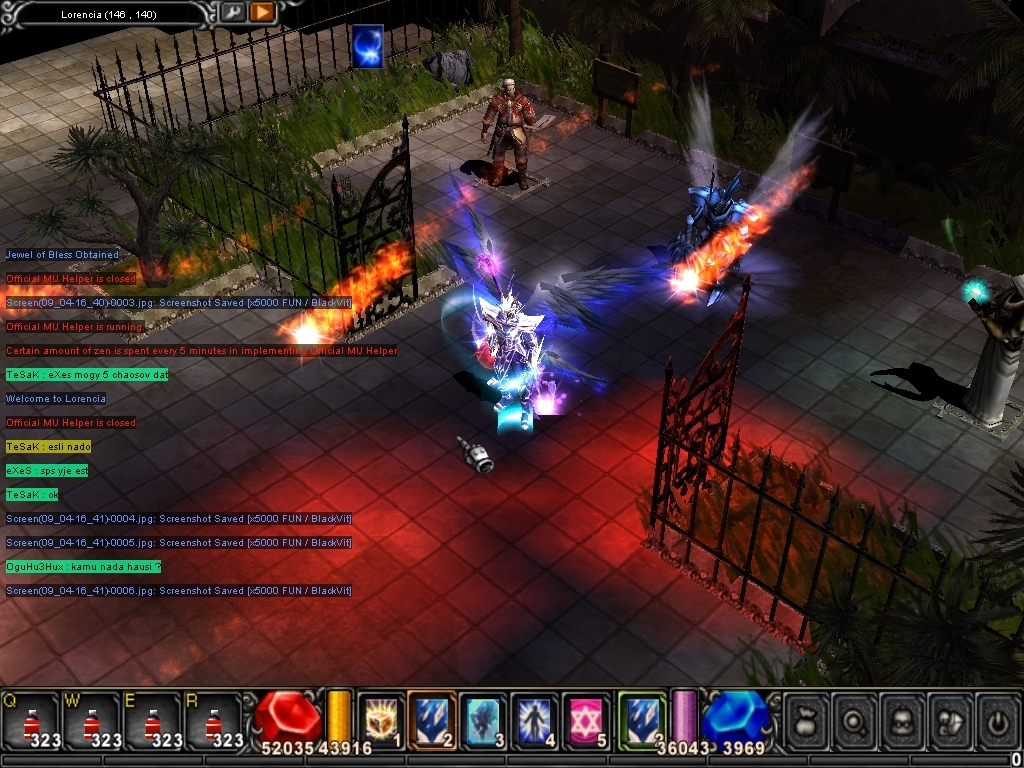1024x768 pixels.
Task: Start MU Helper with the orange play button
Action: (262, 12)
